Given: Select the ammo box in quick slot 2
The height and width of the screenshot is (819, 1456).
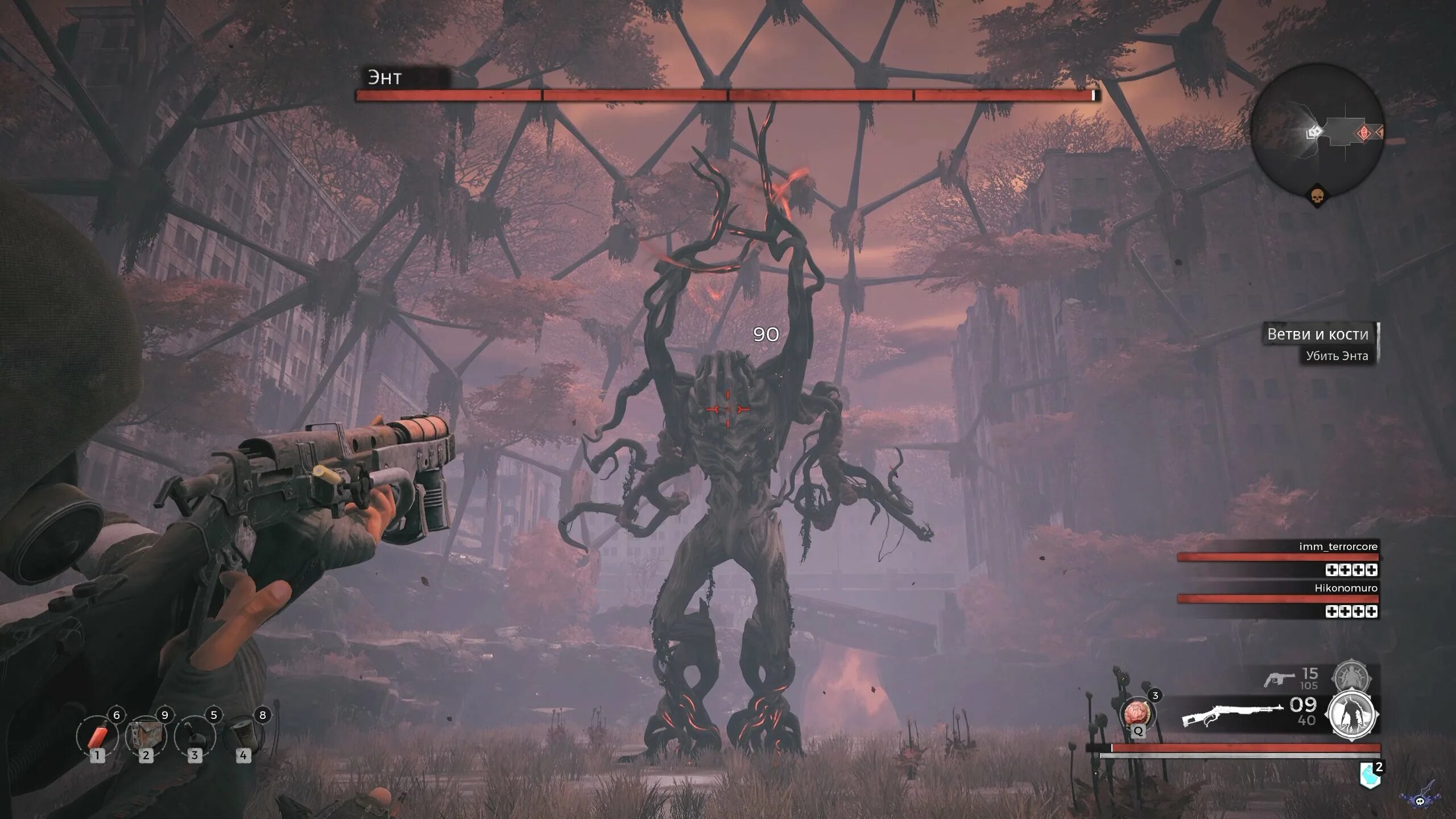Looking at the screenshot, I should point(146,737).
